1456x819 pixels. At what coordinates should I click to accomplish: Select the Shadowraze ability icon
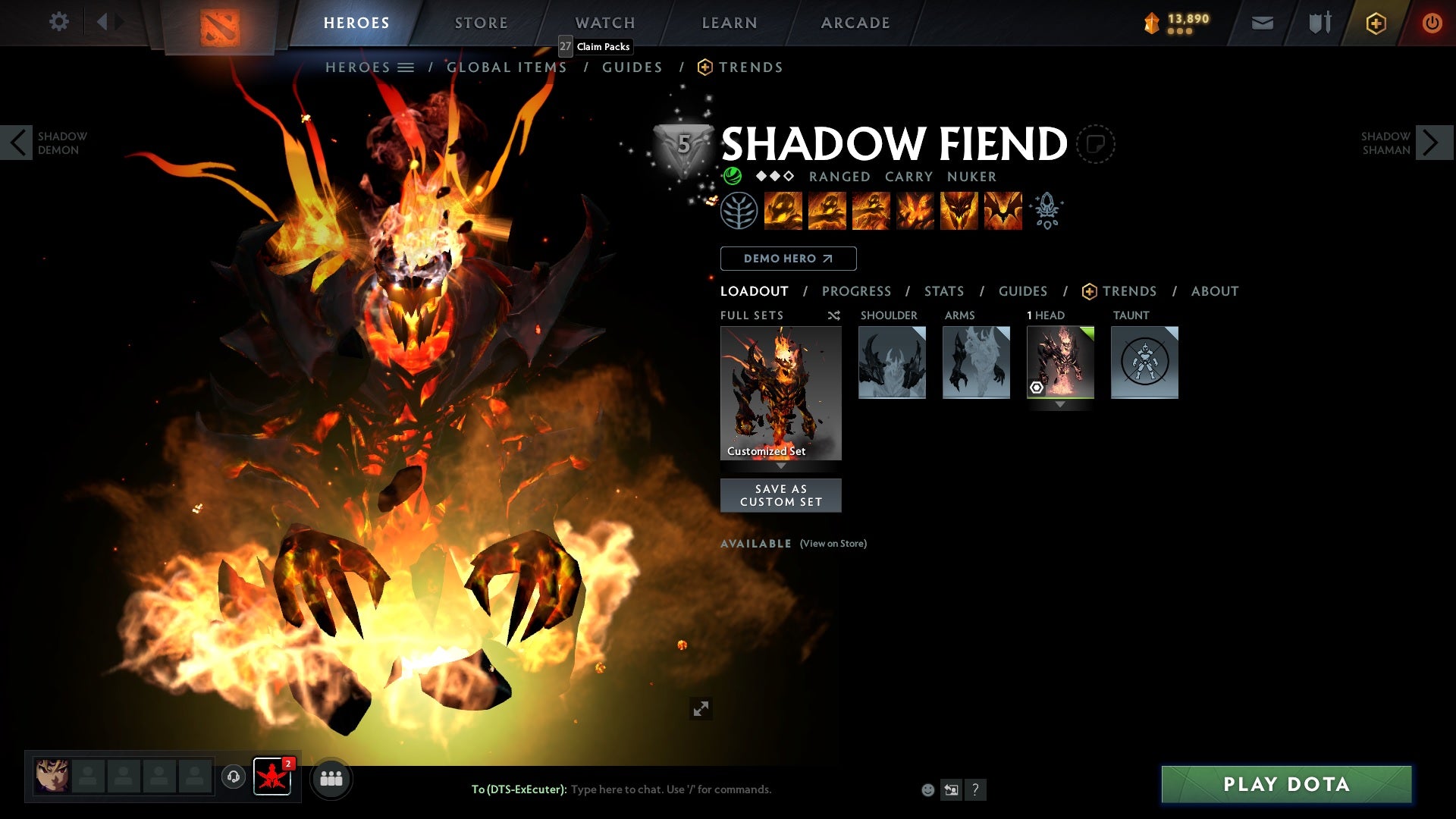[x=785, y=211]
